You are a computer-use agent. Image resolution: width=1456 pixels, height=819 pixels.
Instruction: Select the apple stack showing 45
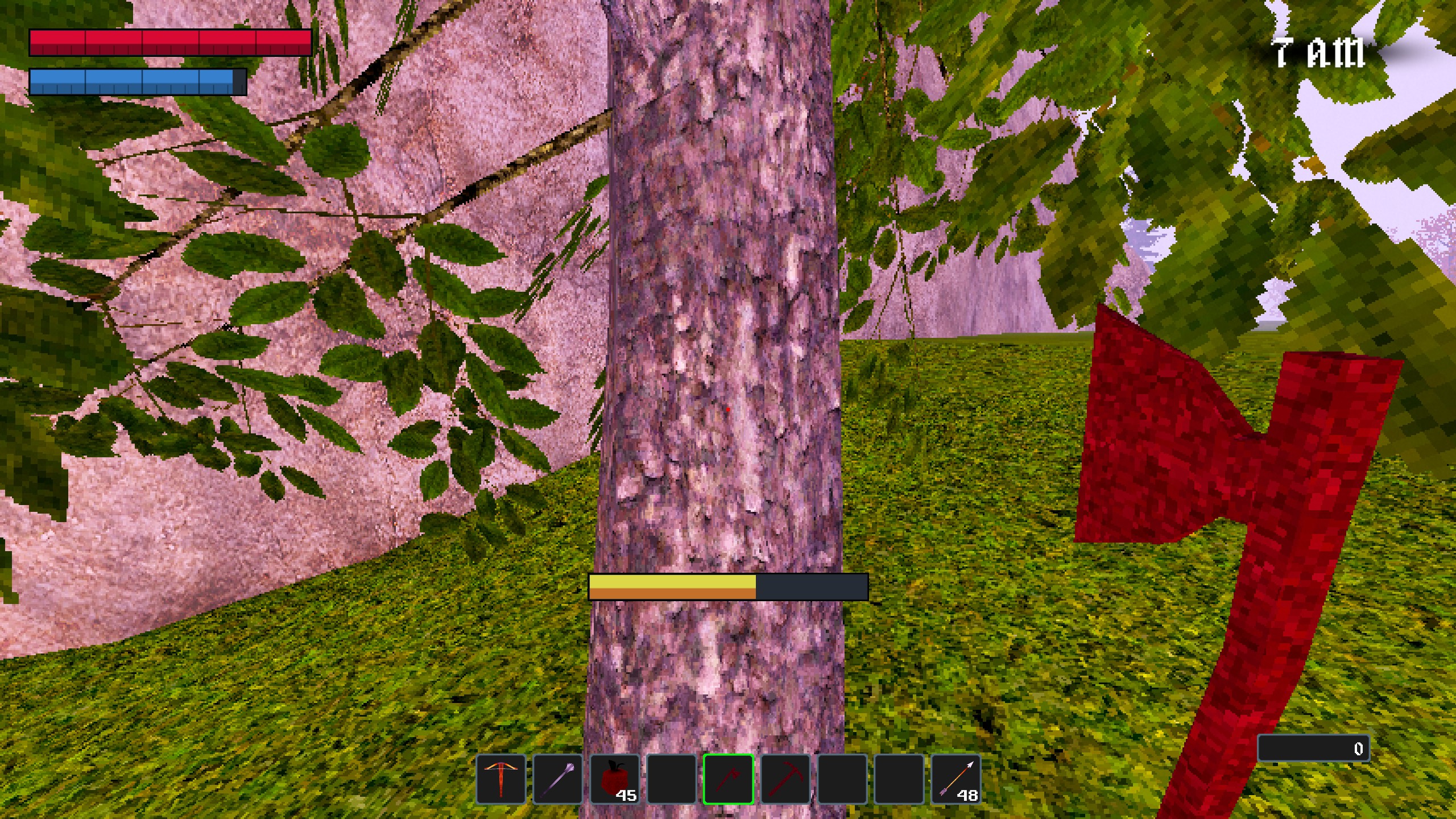(x=615, y=778)
